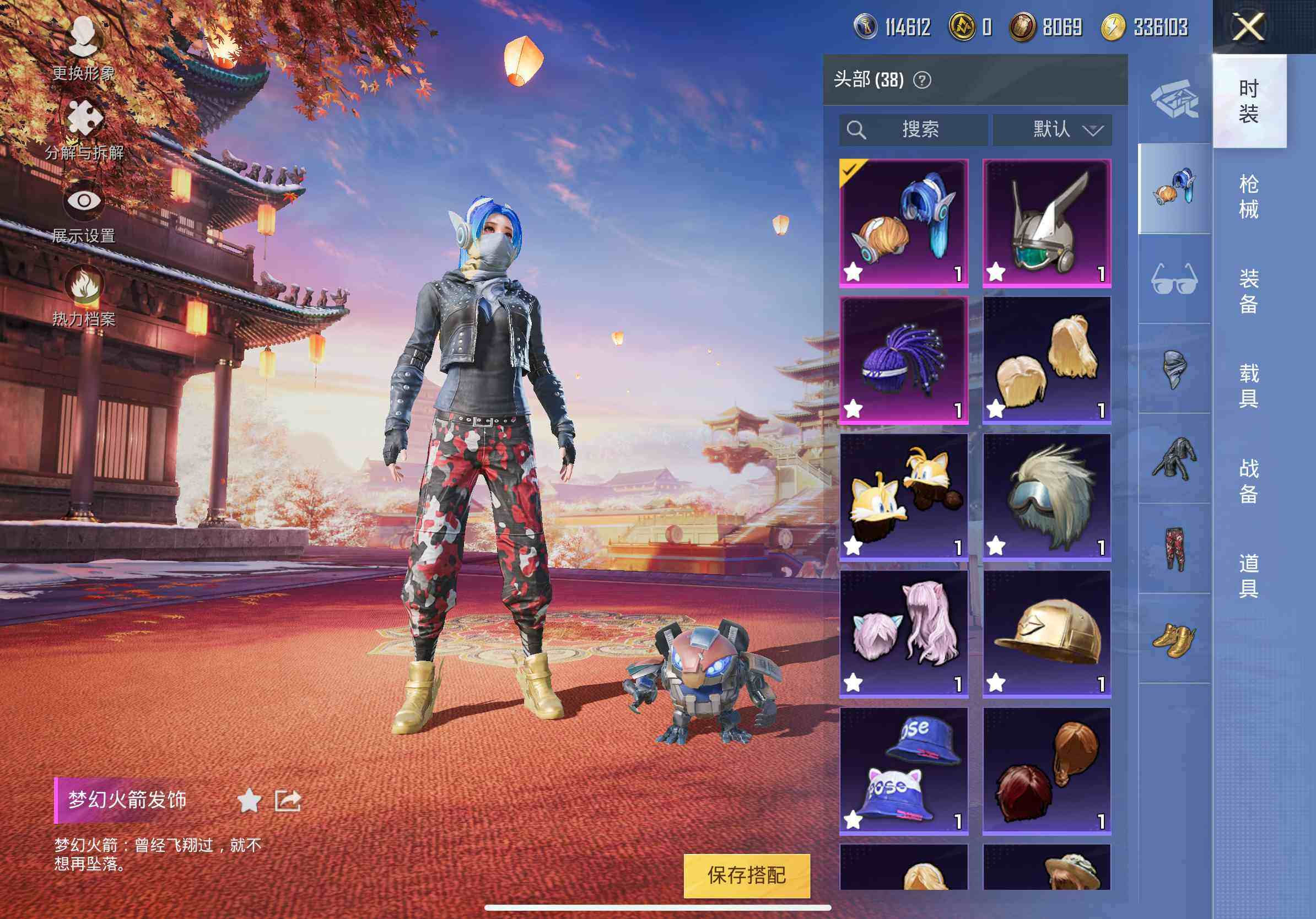Image resolution: width=1316 pixels, height=919 pixels.
Task: Click the 保存搭配 save outfit button
Action: pos(746,875)
